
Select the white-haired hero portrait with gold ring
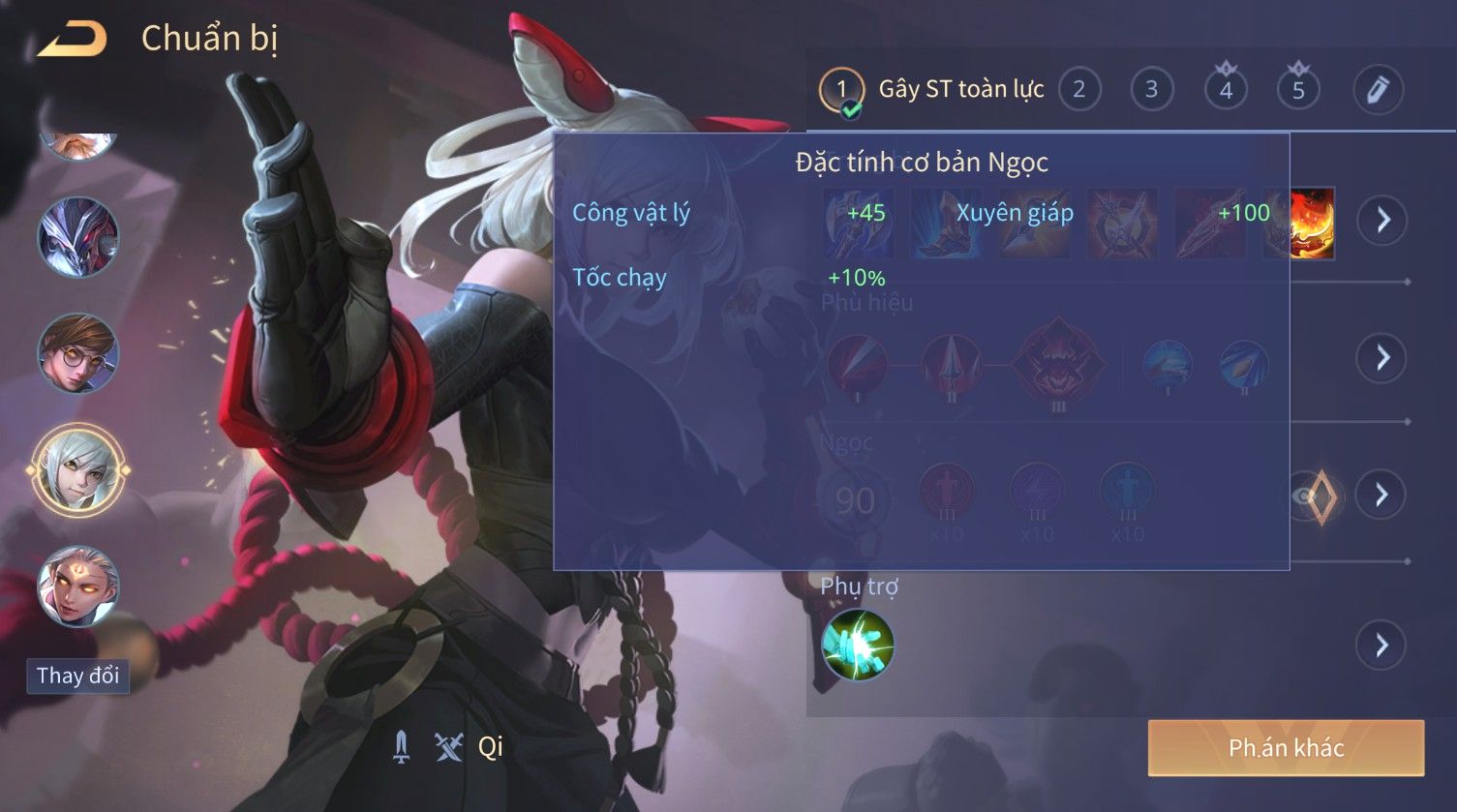point(77,471)
